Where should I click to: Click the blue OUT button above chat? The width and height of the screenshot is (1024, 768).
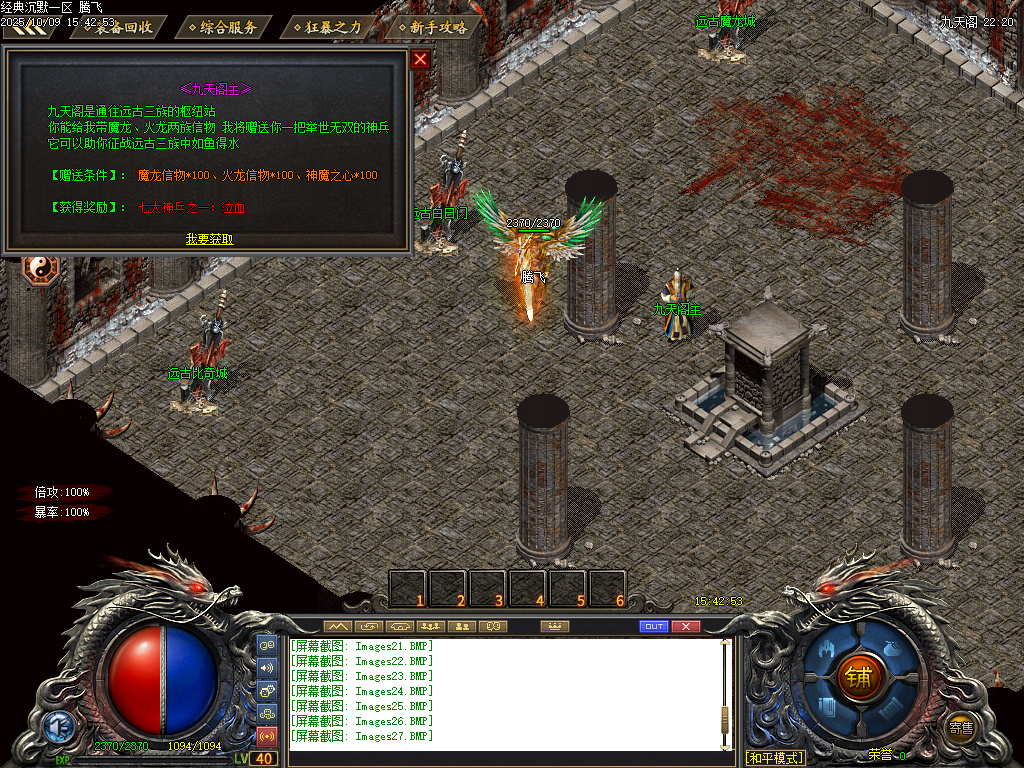tap(653, 626)
